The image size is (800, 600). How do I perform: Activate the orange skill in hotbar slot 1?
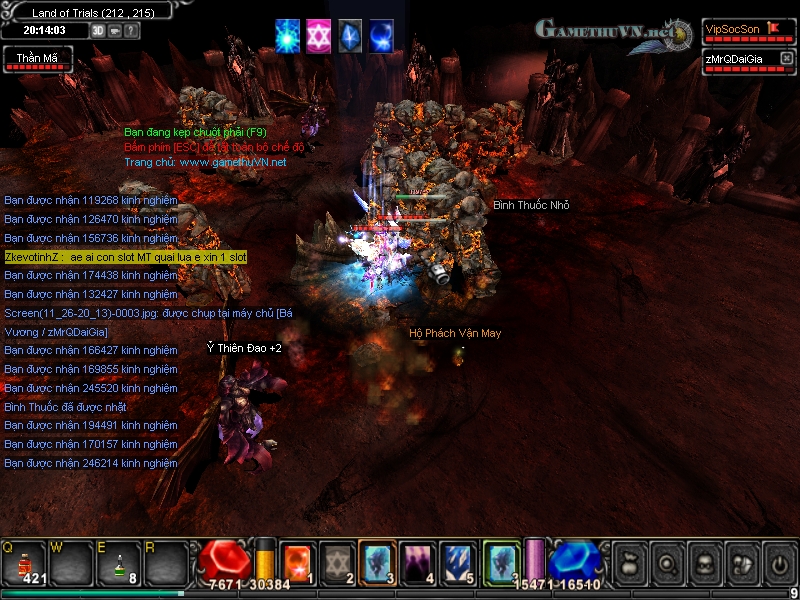(x=299, y=562)
